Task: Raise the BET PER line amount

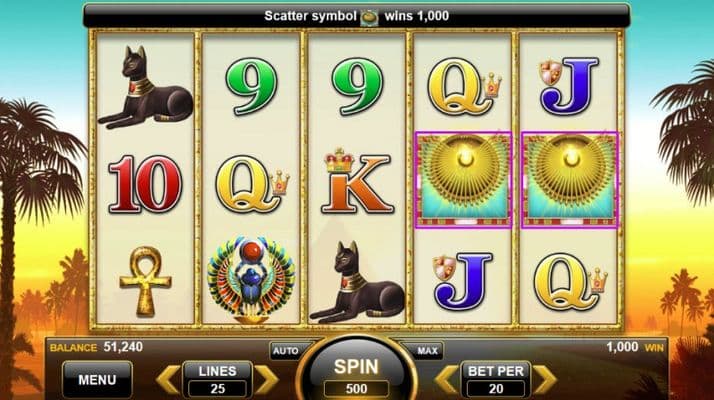Action: [543, 380]
